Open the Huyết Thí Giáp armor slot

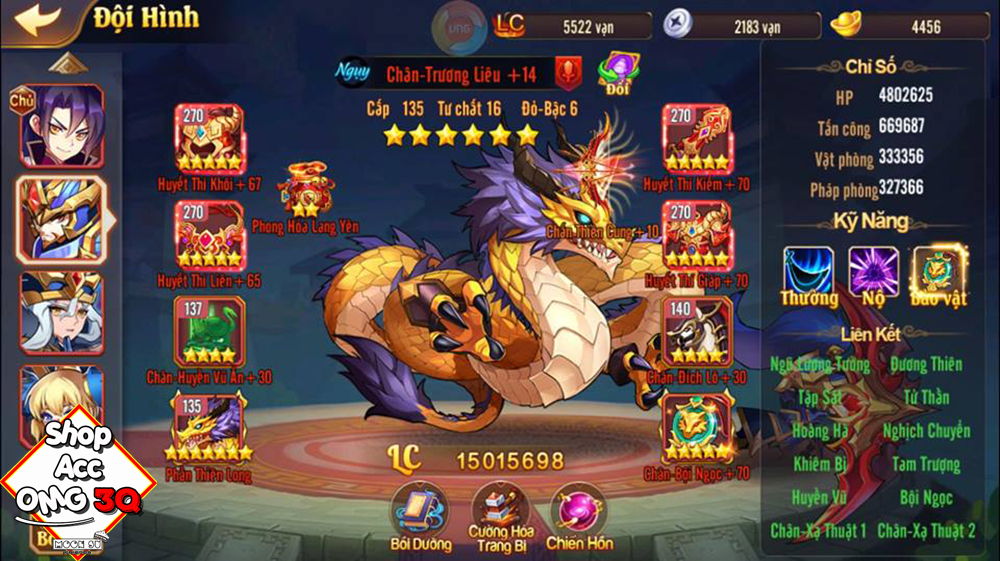tap(696, 235)
